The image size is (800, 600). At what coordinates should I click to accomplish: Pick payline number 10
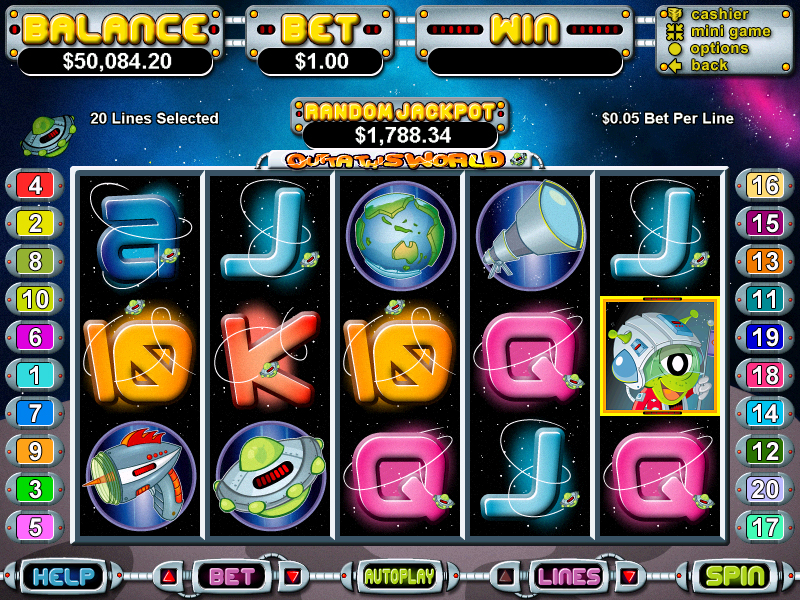[x=35, y=299]
